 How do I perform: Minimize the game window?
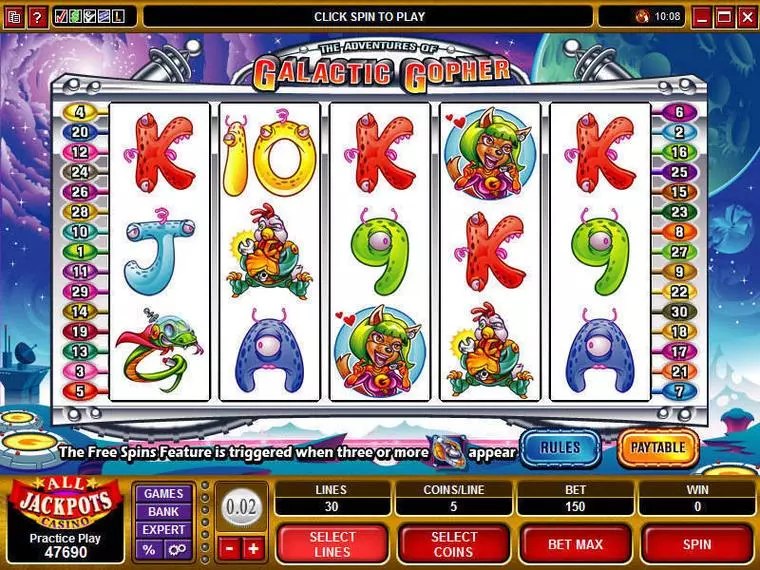coord(702,16)
